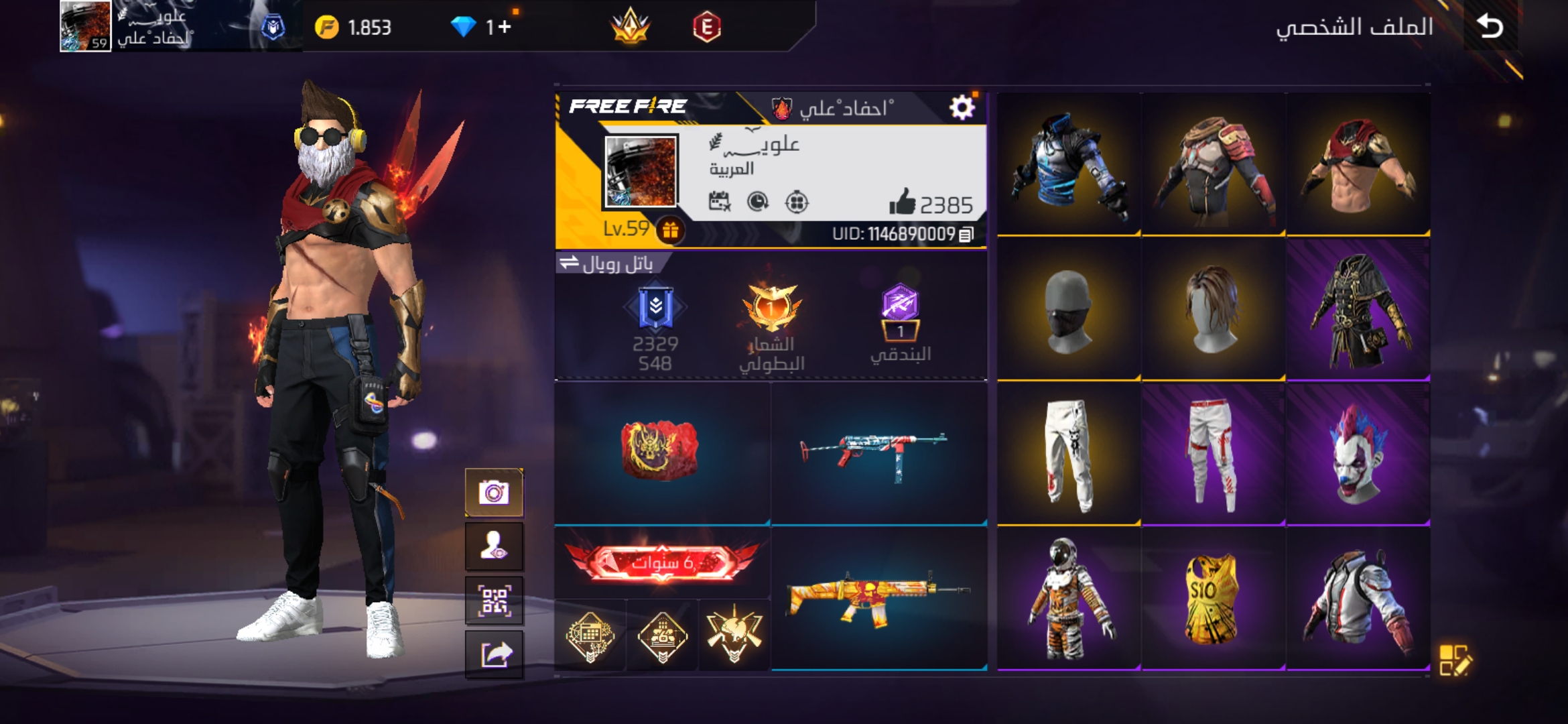The image size is (1568, 724).
Task: Select the astronaut suit outfit
Action: pyautogui.click(x=1068, y=599)
